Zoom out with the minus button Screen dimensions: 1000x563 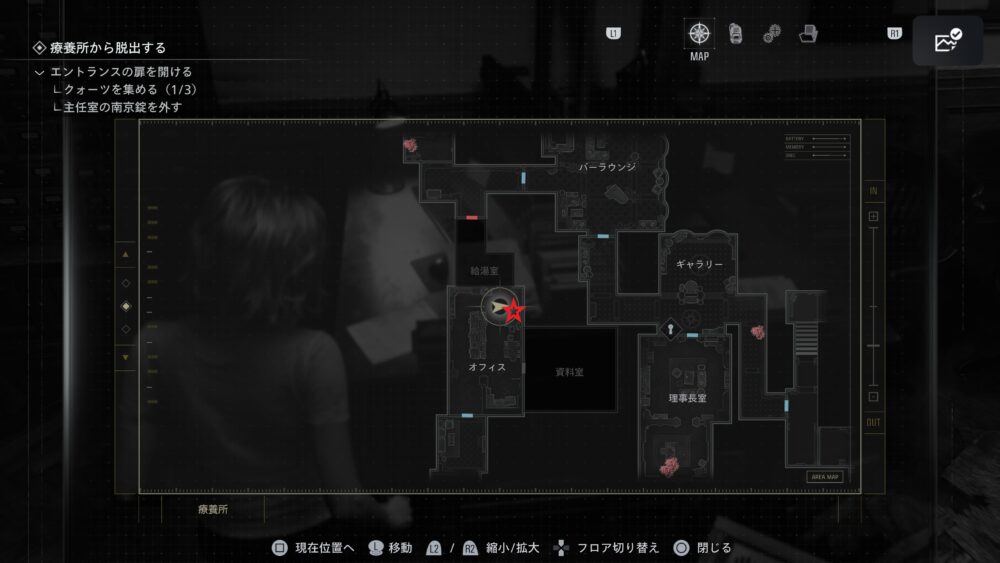873,396
